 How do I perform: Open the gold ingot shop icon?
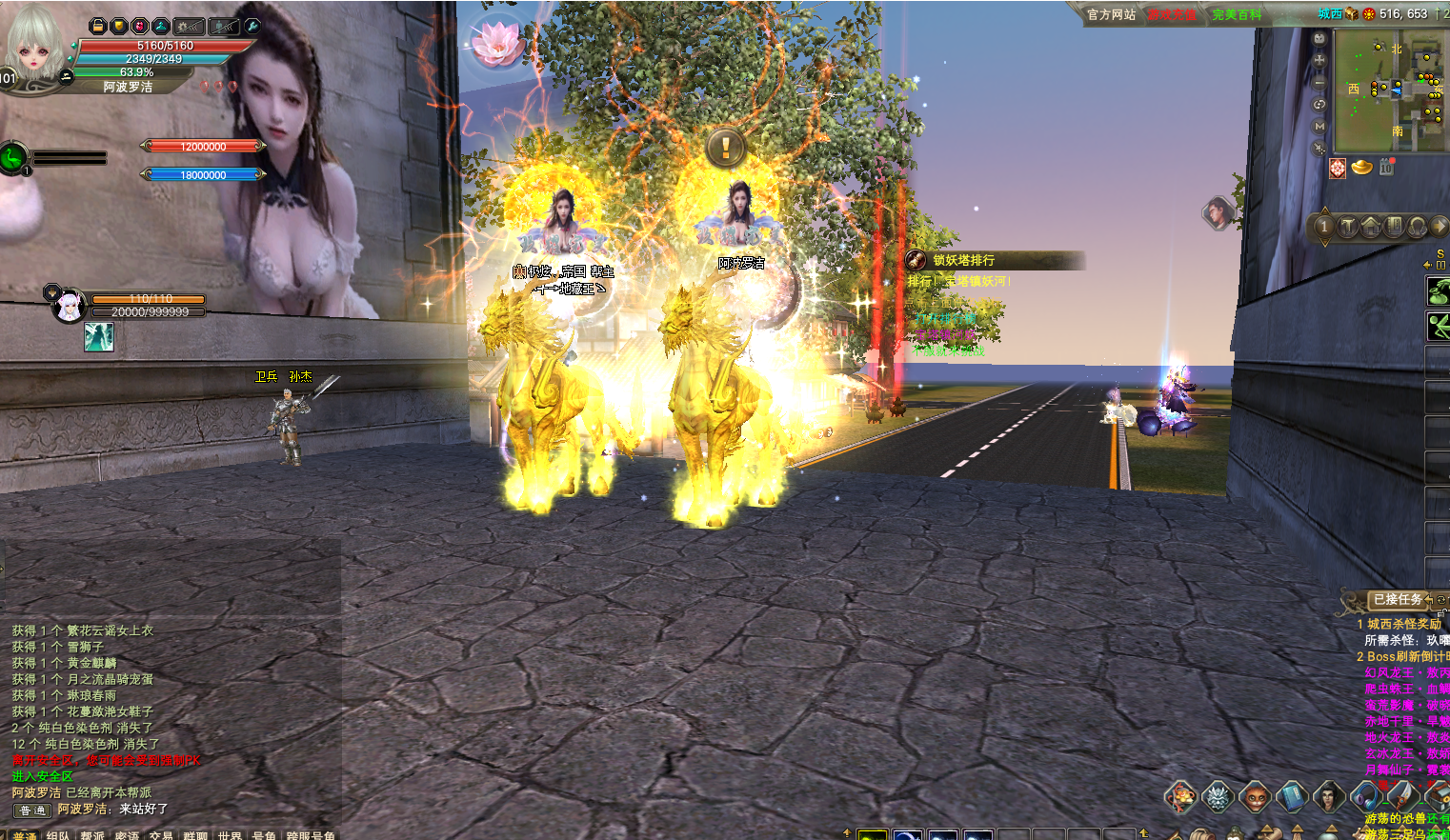point(1362,168)
